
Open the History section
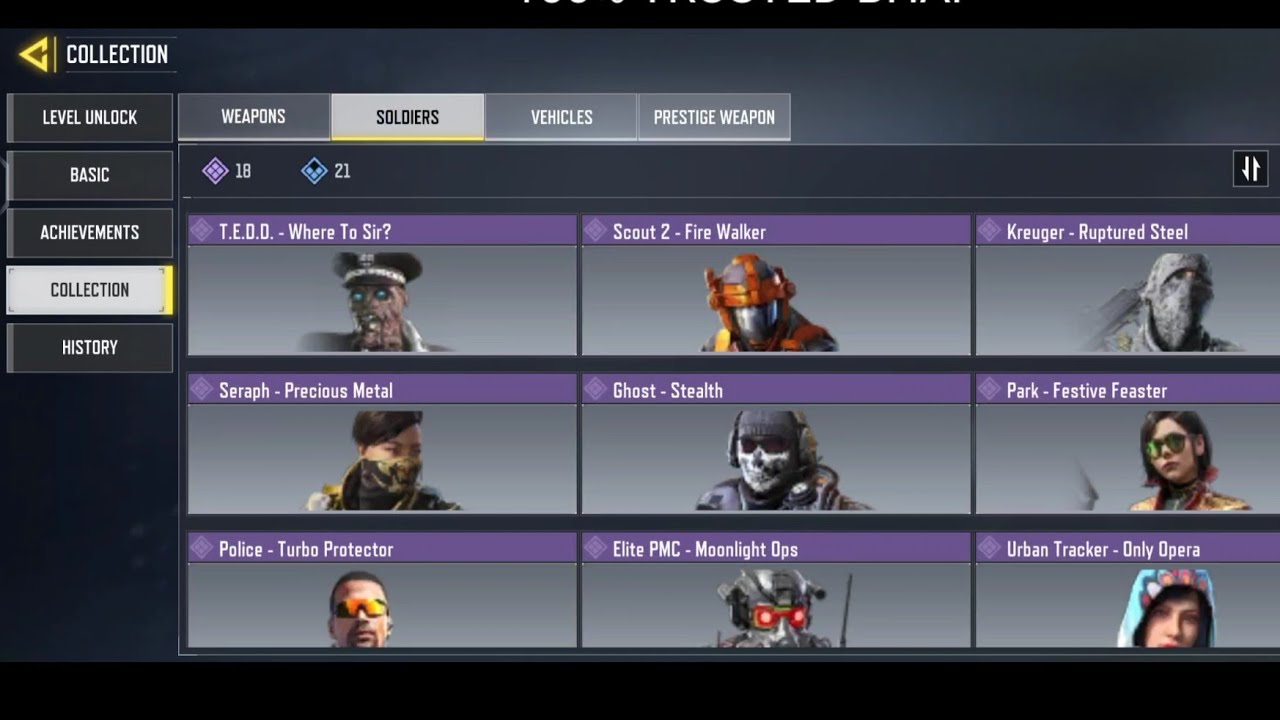point(90,348)
